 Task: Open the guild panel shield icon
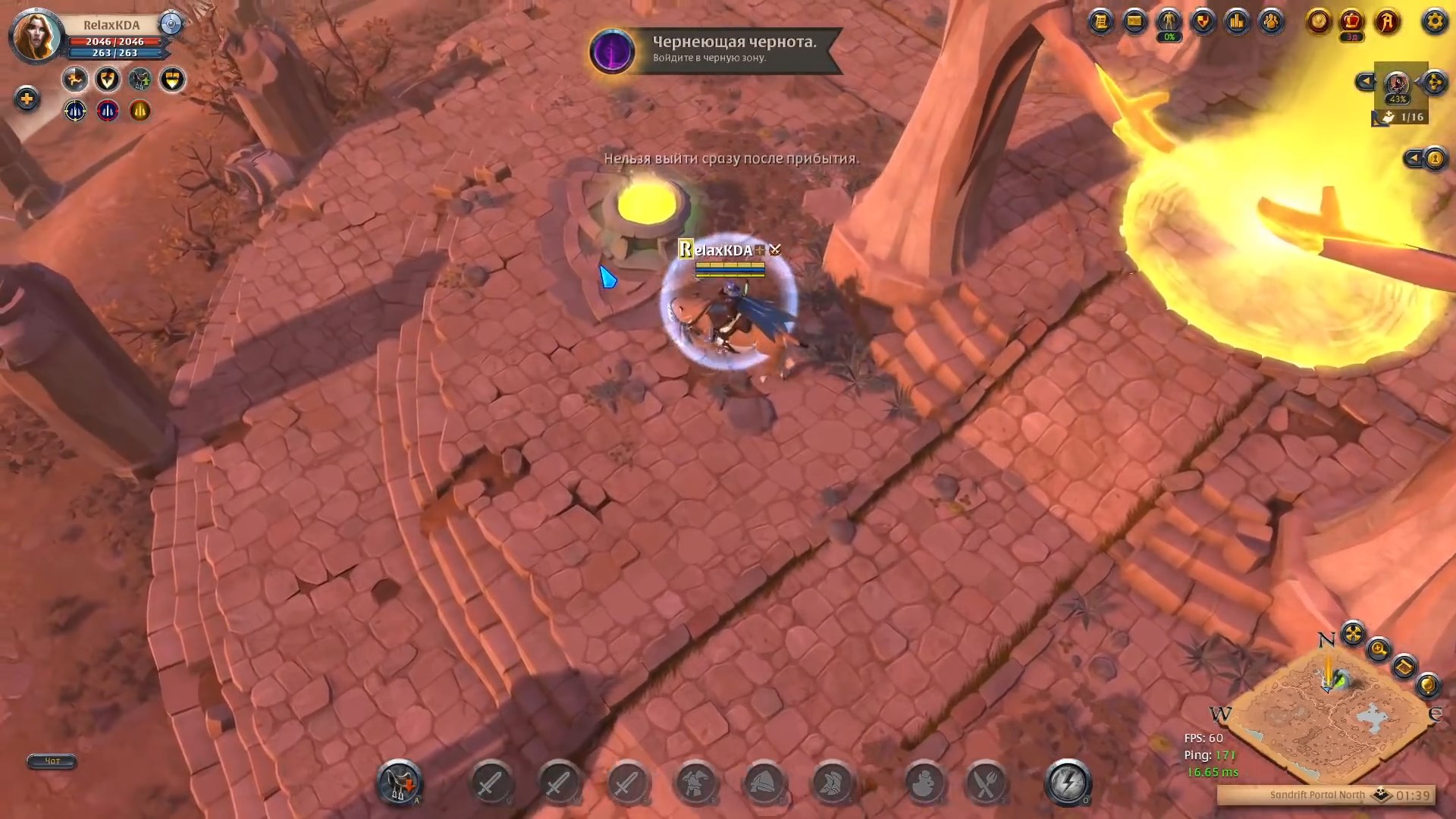(x=1203, y=22)
